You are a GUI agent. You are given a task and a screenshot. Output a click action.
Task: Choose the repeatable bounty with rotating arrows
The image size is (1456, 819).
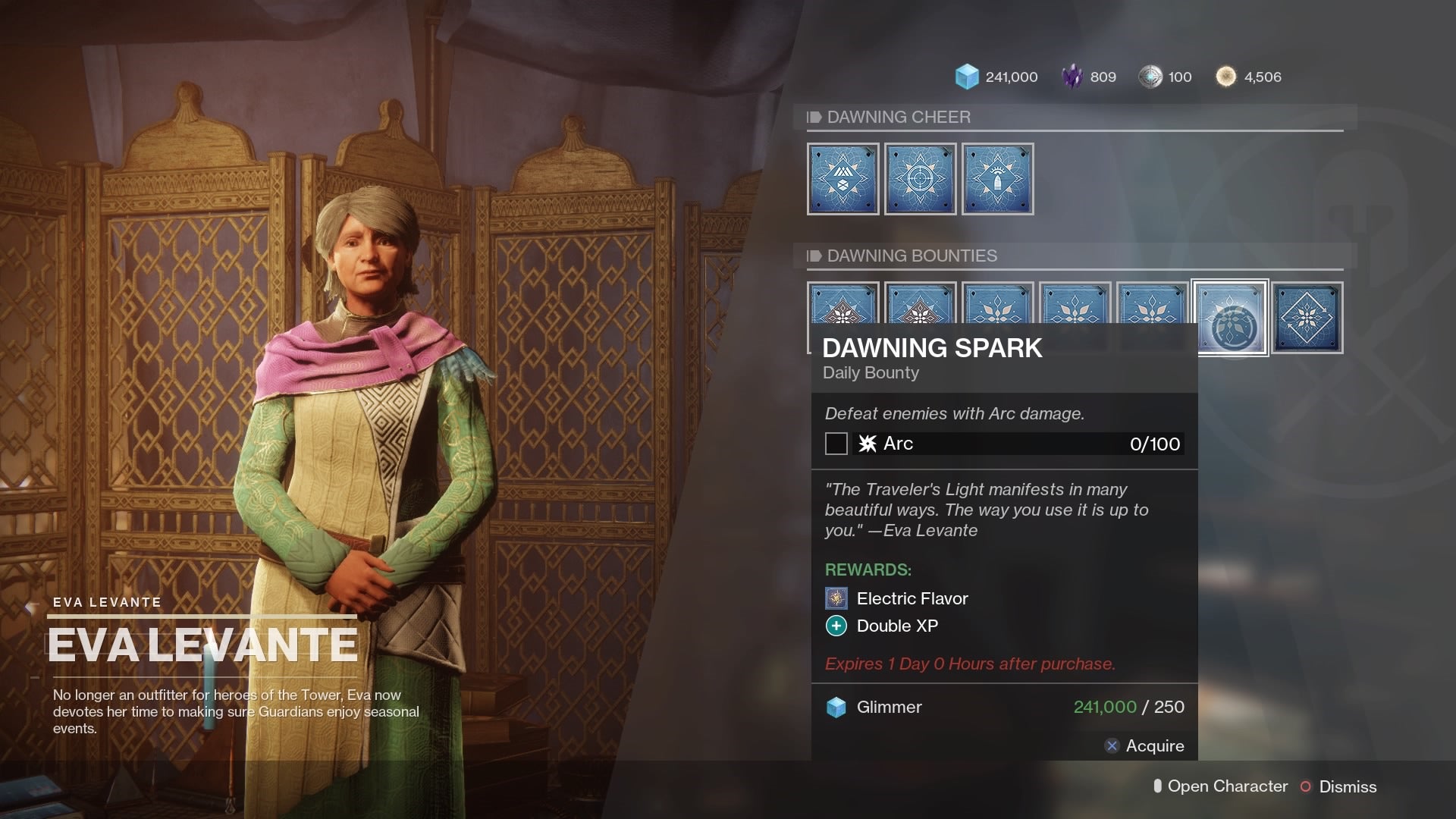(x=1307, y=318)
